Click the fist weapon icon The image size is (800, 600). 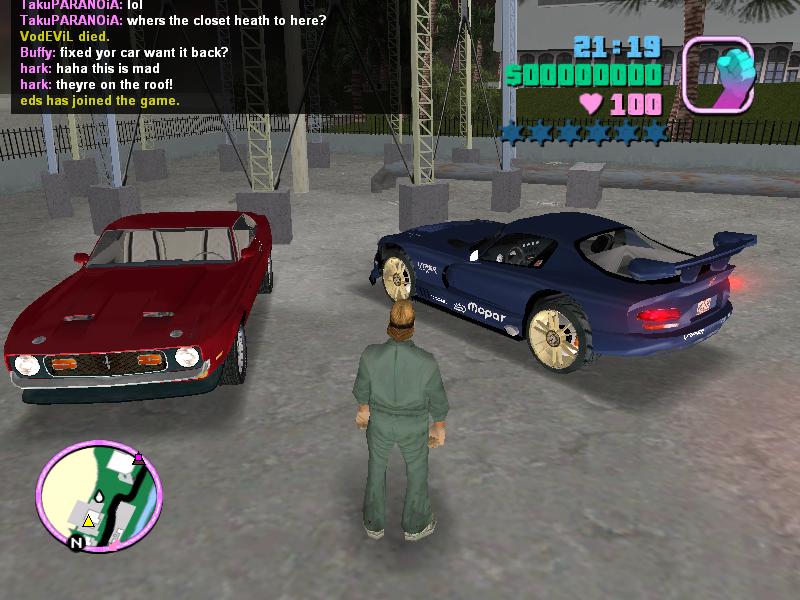pyautogui.click(x=717, y=74)
